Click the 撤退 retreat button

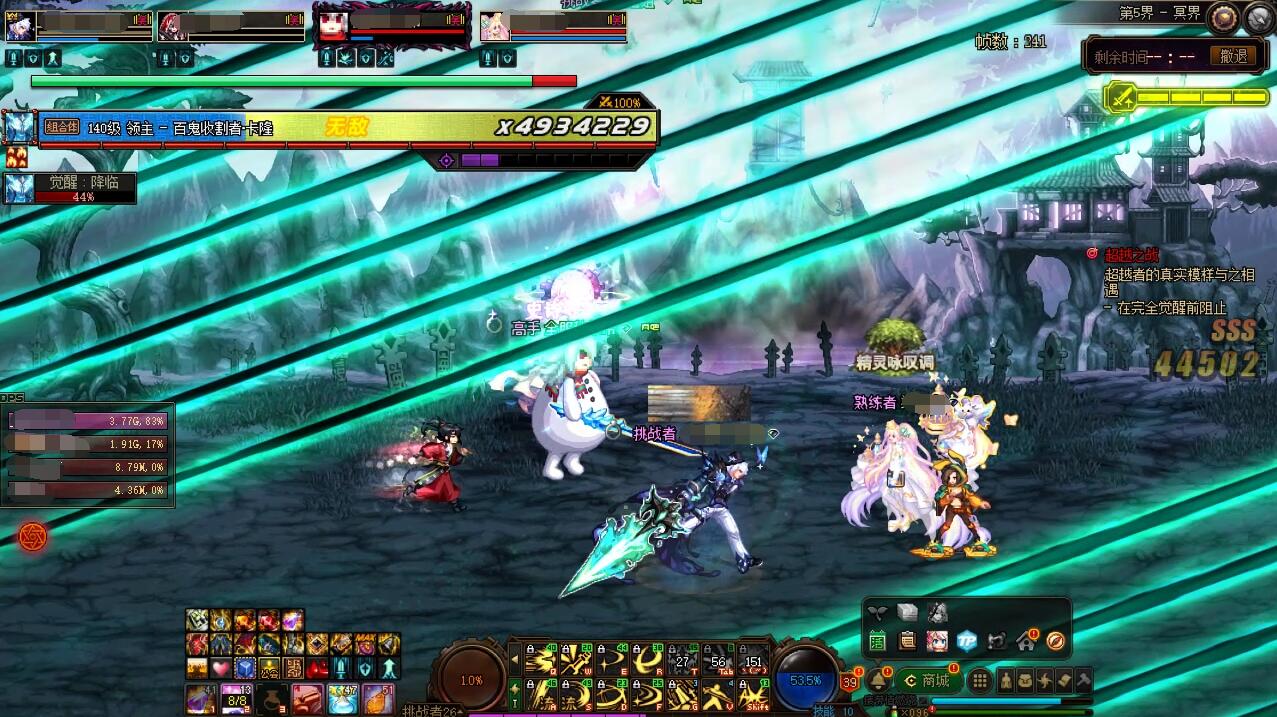coord(1233,57)
